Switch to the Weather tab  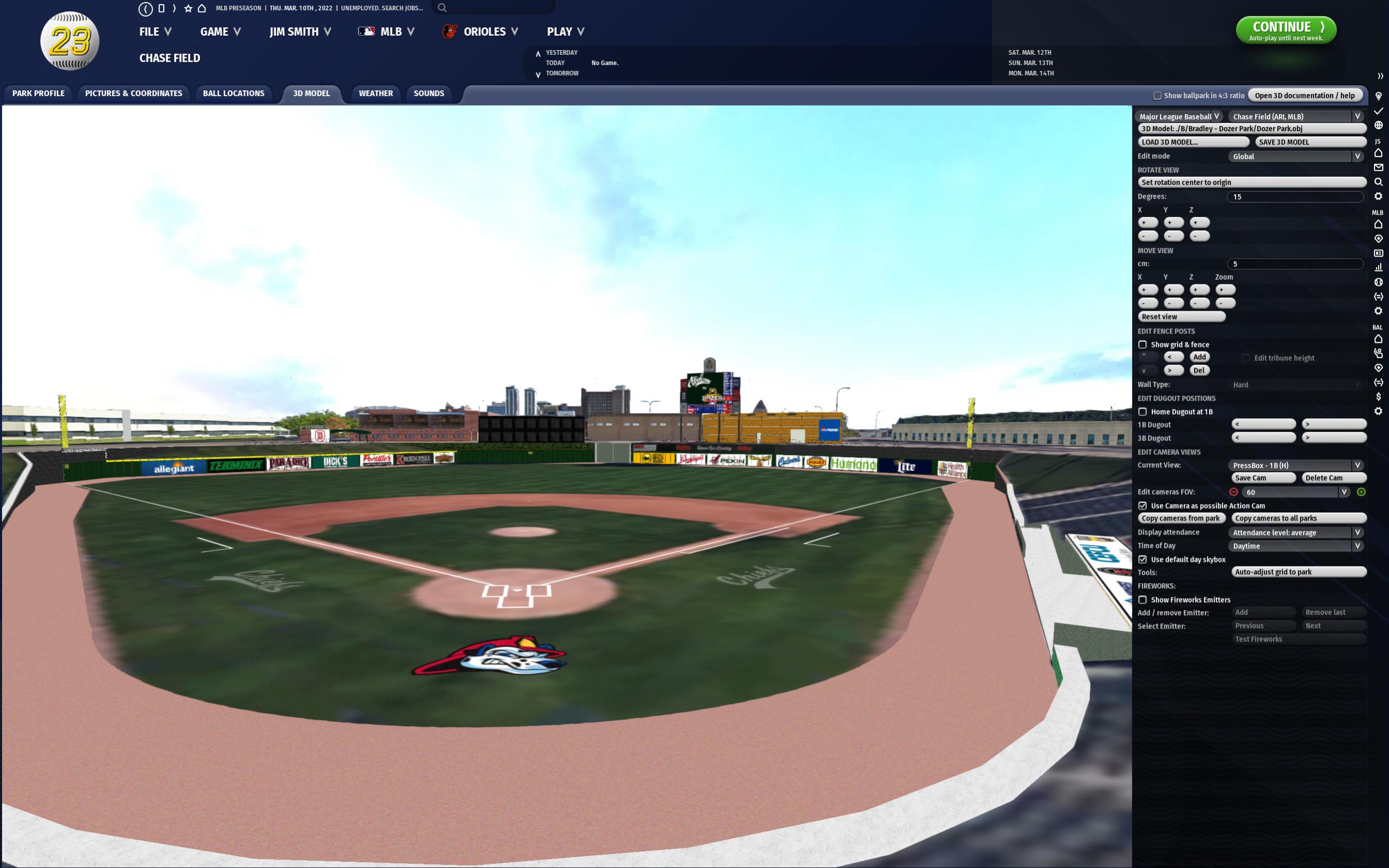pyautogui.click(x=375, y=94)
